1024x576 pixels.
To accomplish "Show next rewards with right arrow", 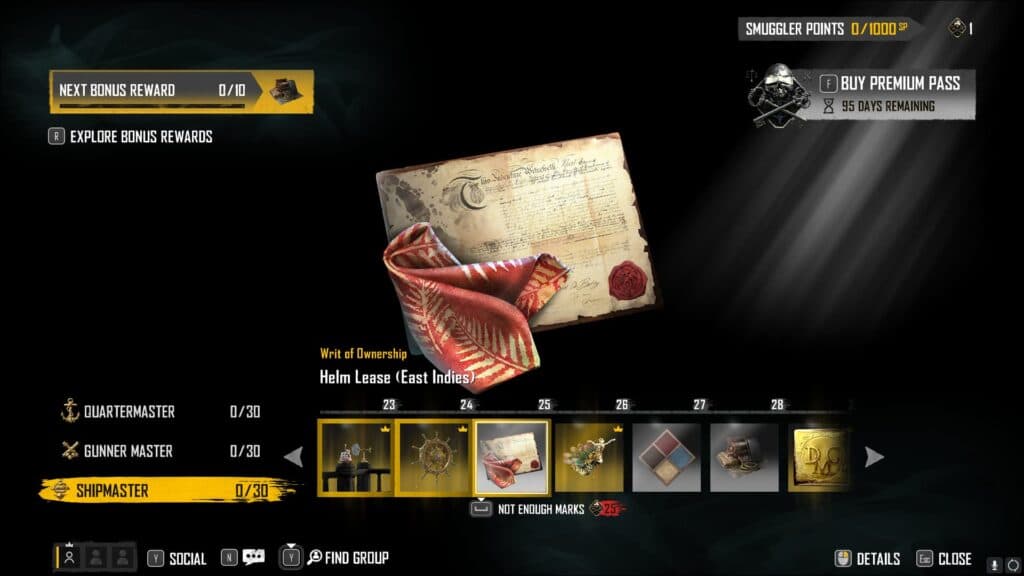I will tap(874, 457).
